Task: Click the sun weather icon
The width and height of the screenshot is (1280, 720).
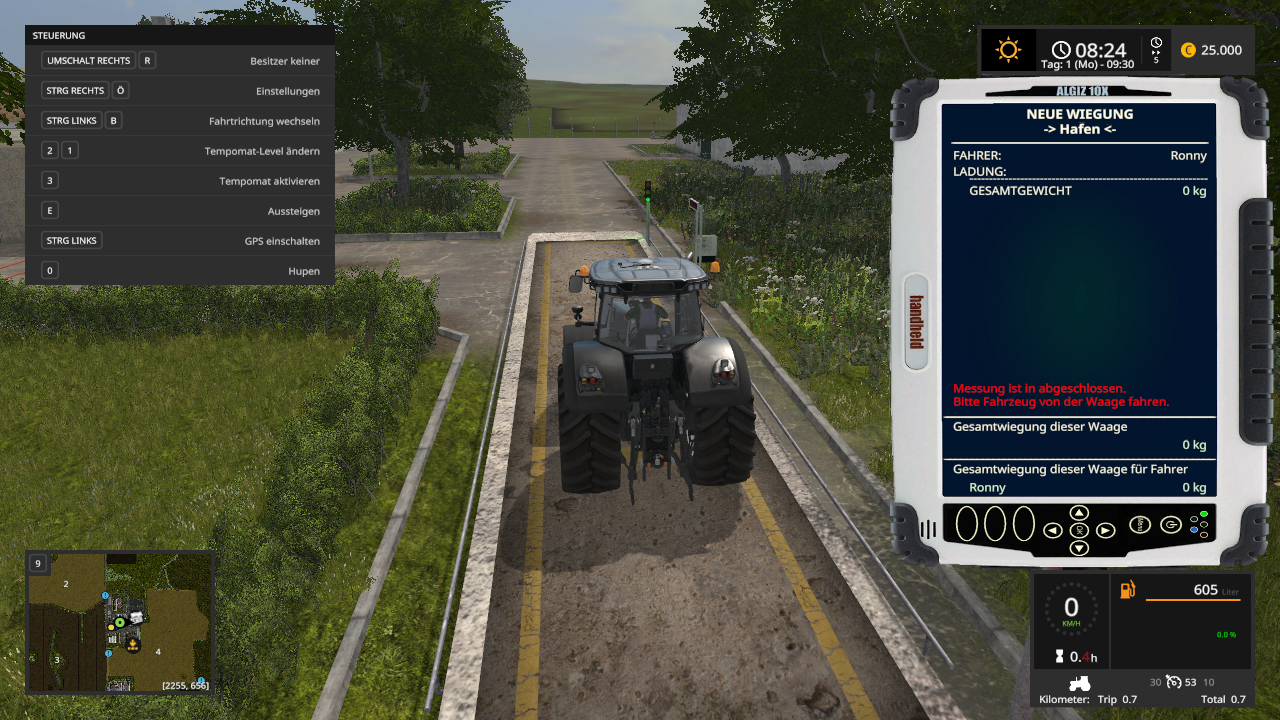Action: click(x=1007, y=50)
